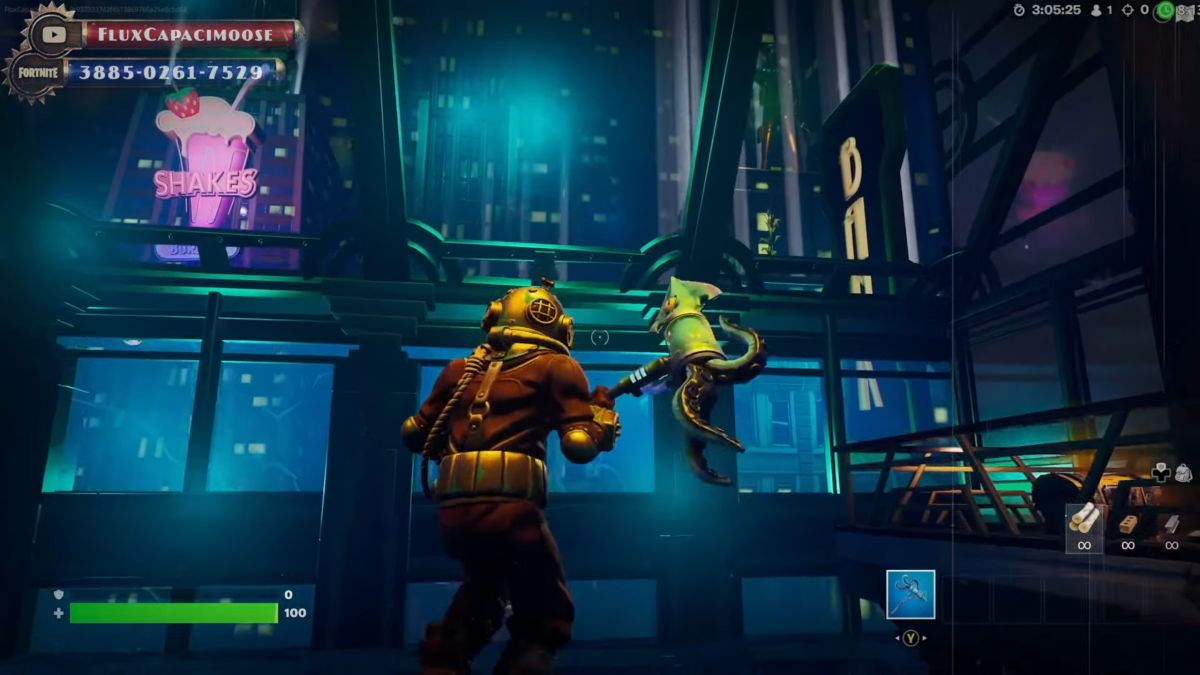Open the backpack inventory icon
Screen dimensions: 1200x675
(1184, 472)
